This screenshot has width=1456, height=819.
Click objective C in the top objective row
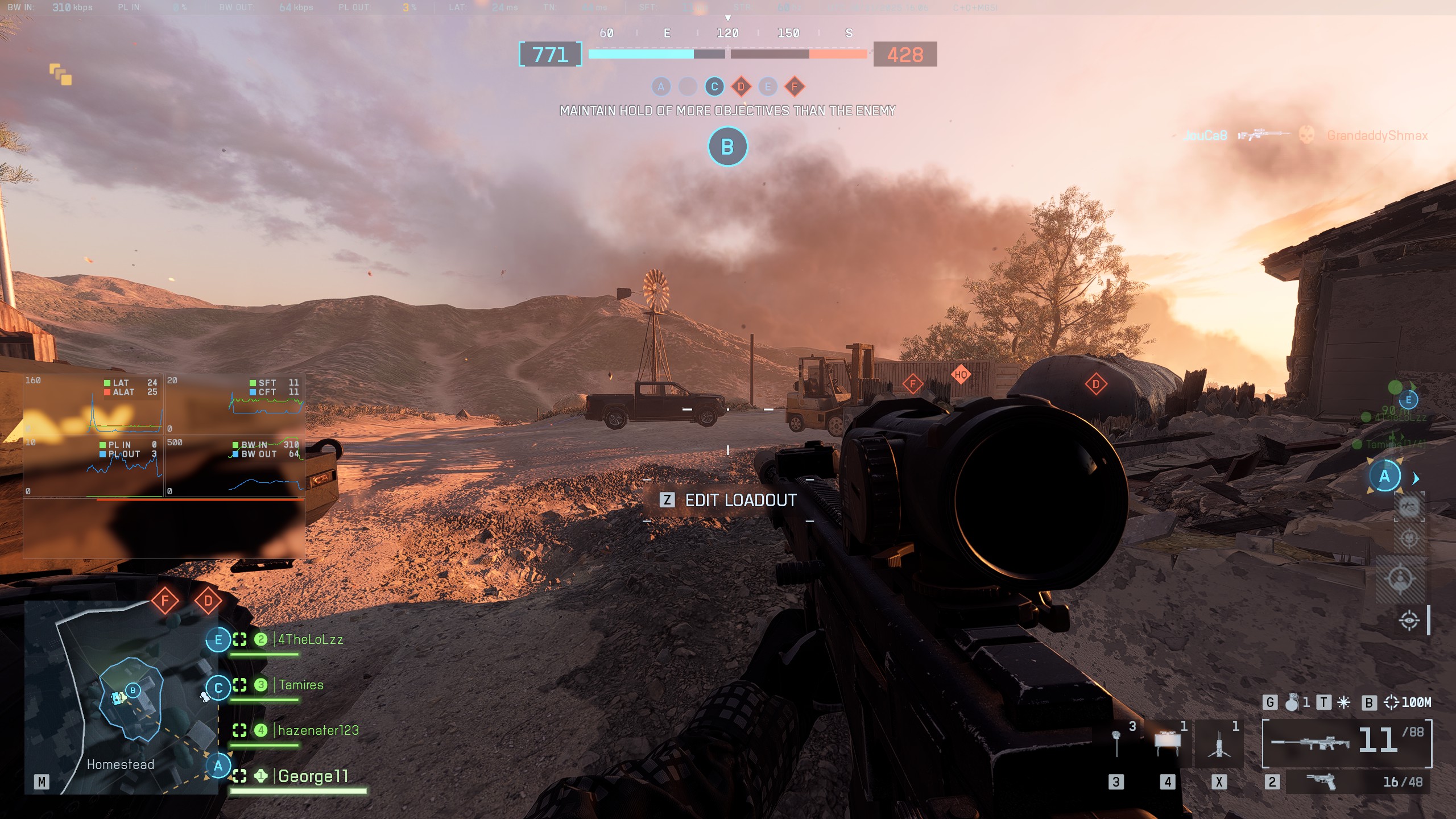pyautogui.click(x=714, y=87)
